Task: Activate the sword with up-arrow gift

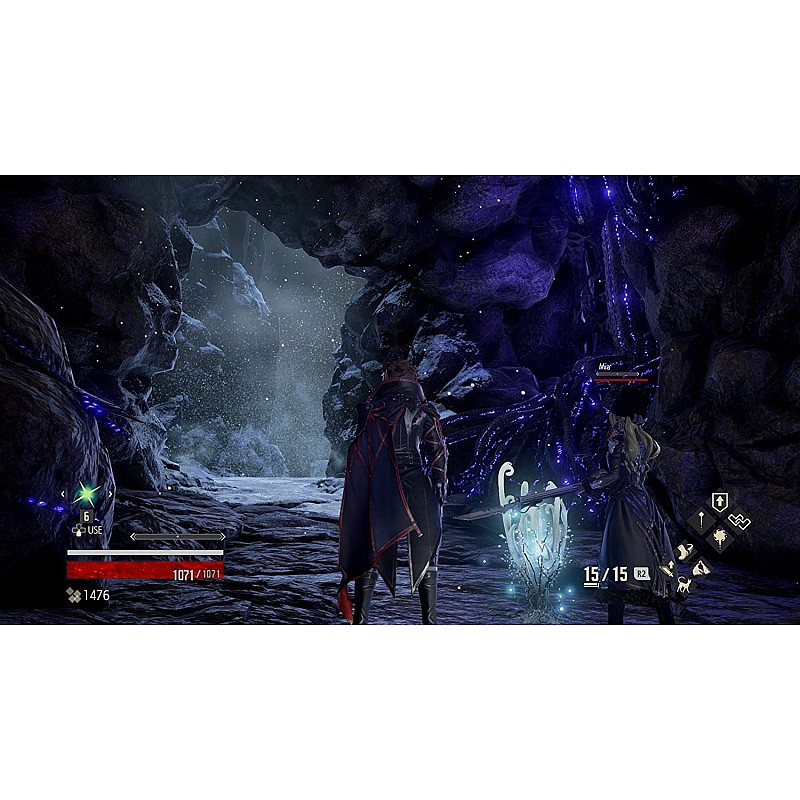Action: (x=668, y=568)
